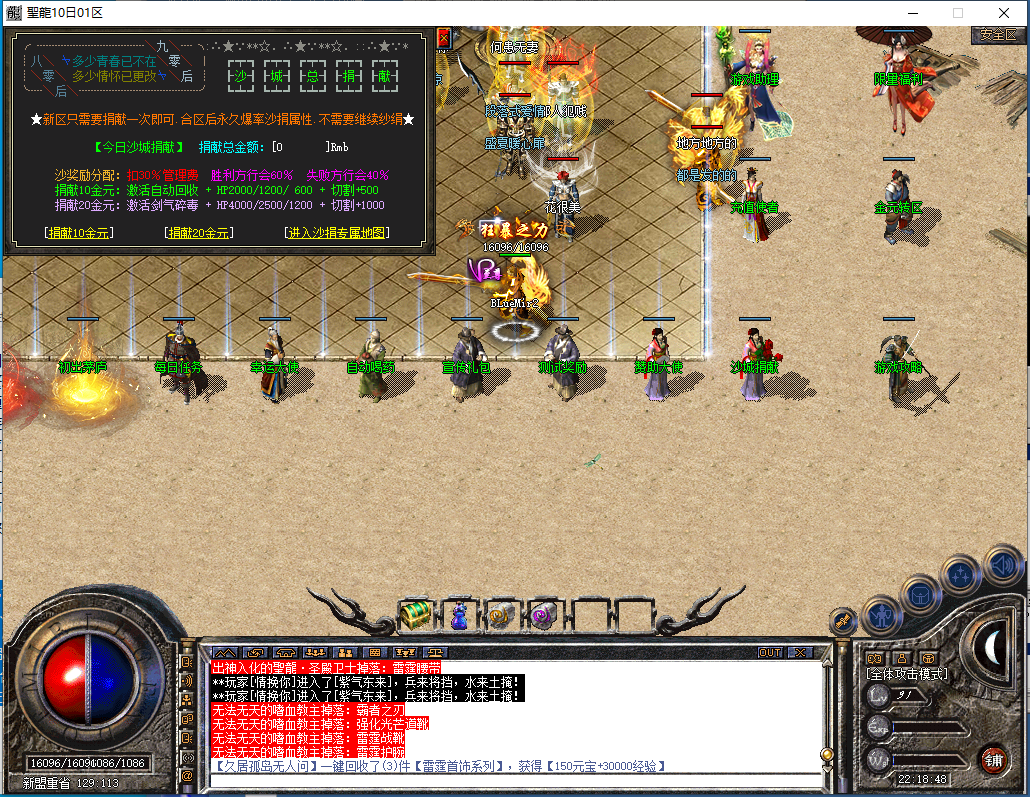Open the red 铺 shop button
1030x797 pixels.
pyautogui.click(x=993, y=759)
